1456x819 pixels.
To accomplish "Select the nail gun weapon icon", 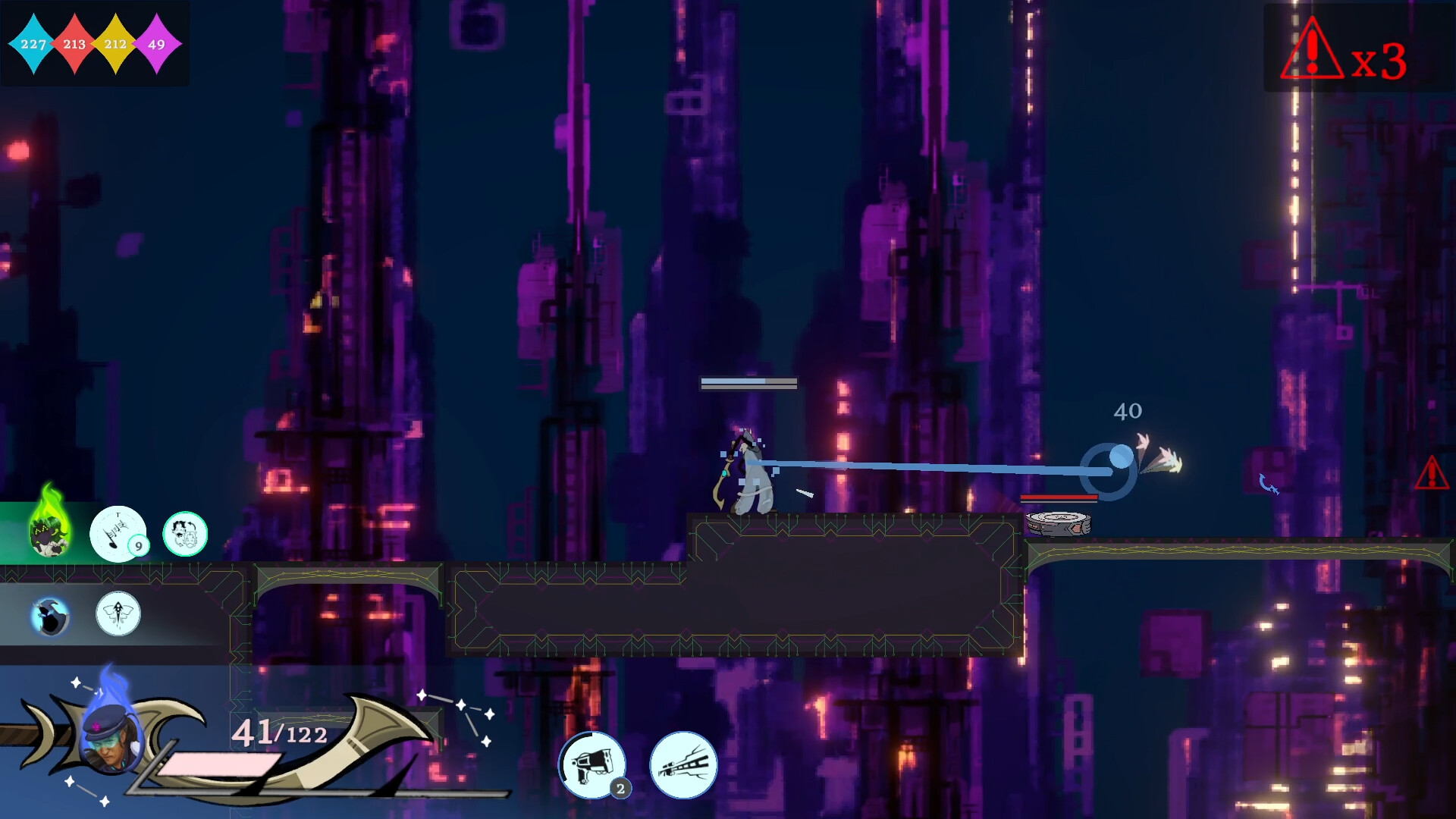I will (x=594, y=766).
